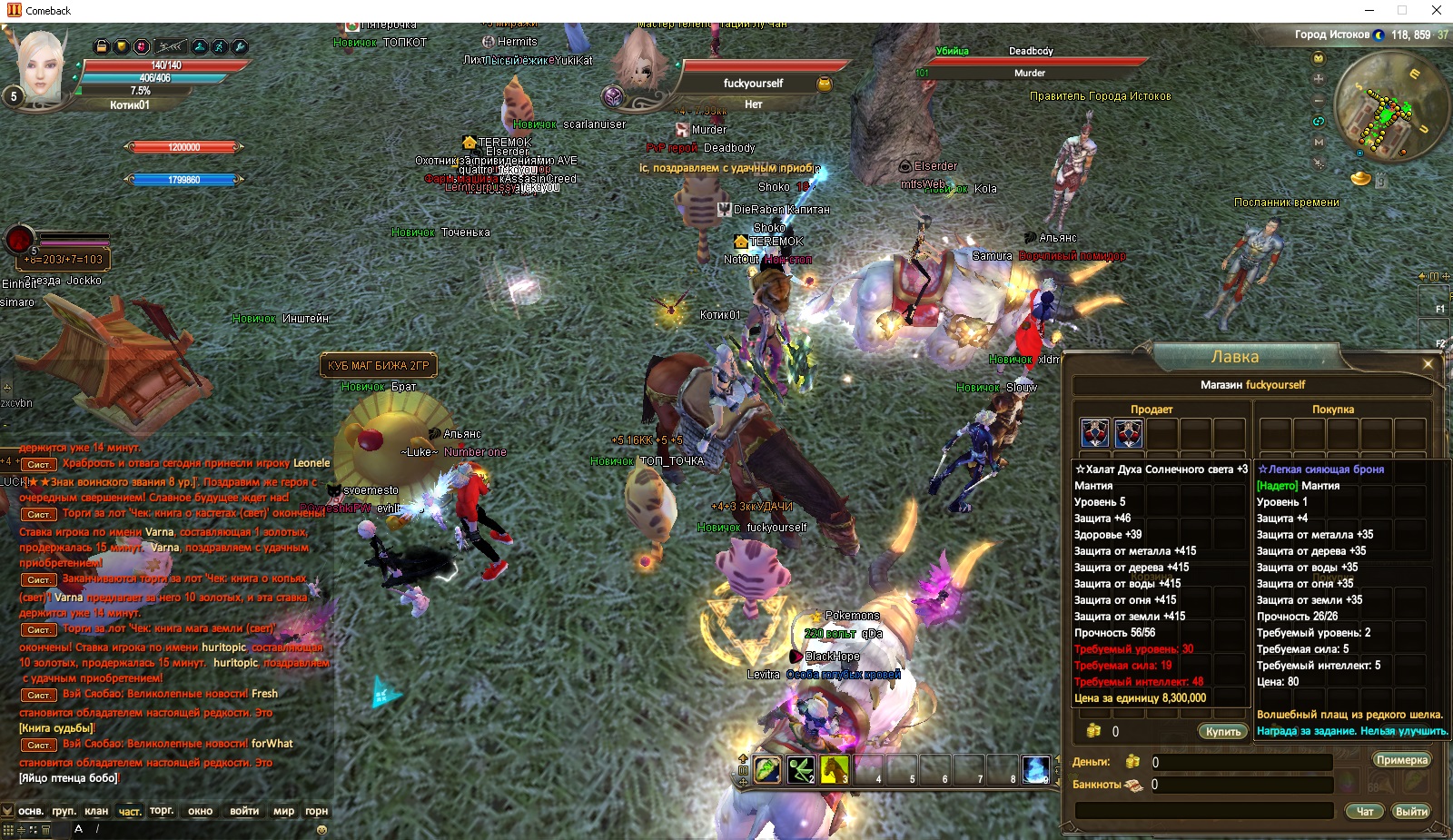Screen dimensions: 1453x840
Task: Toggle the padlock icon above the health bar
Action: click(102, 46)
